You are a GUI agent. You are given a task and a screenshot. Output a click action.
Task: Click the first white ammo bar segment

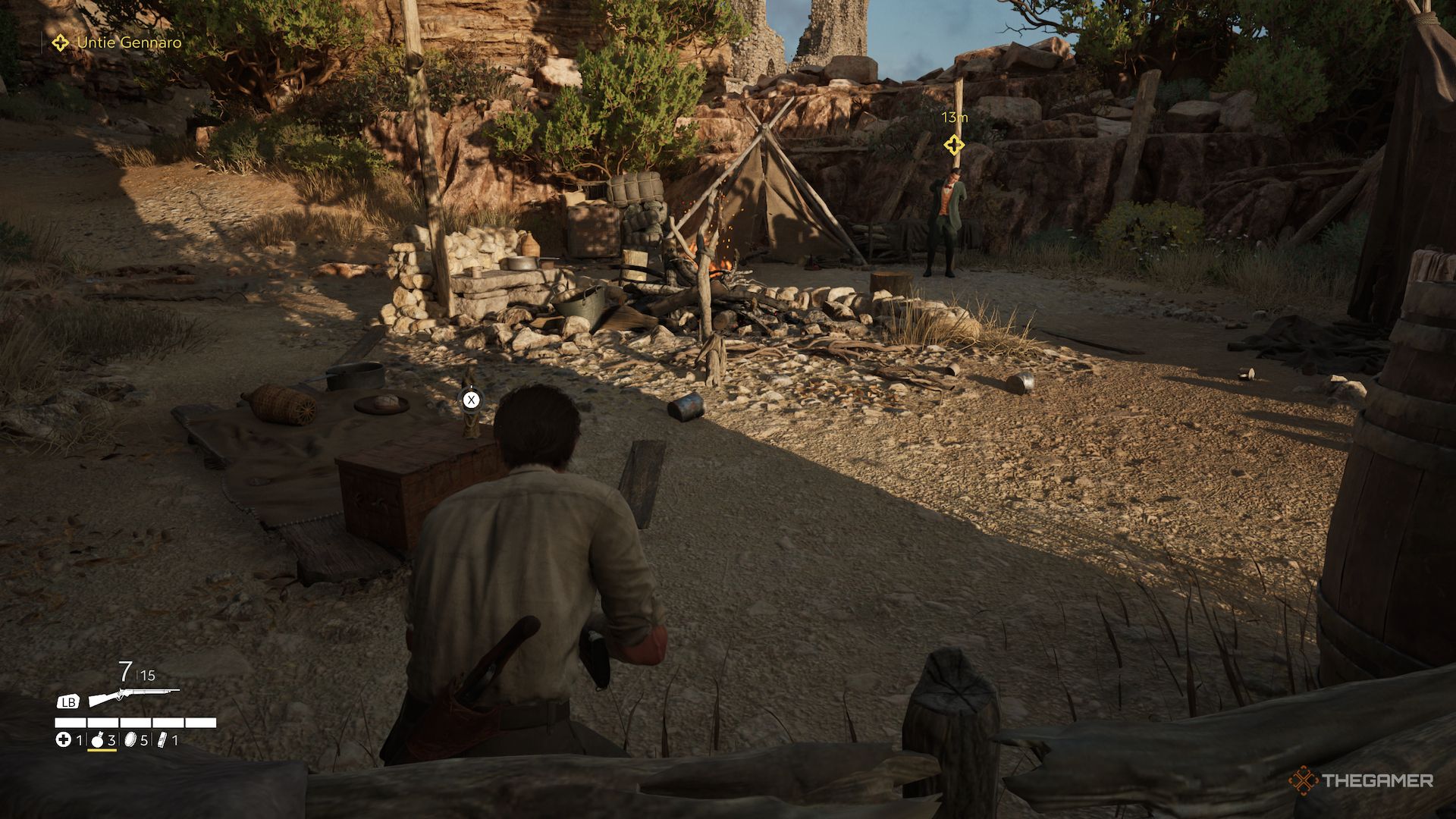[x=71, y=722]
